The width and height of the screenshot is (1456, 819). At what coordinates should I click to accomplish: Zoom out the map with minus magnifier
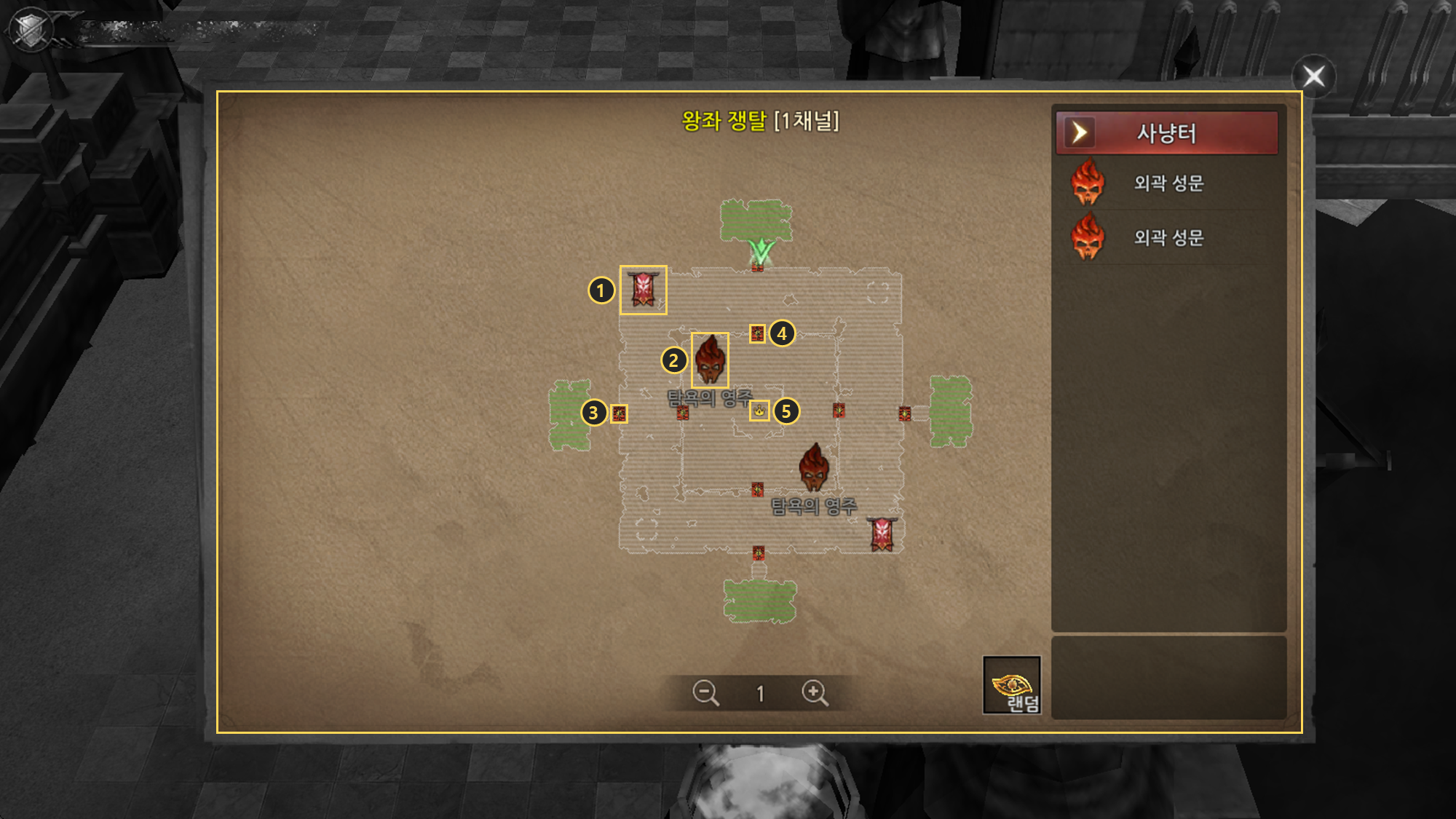point(705,692)
